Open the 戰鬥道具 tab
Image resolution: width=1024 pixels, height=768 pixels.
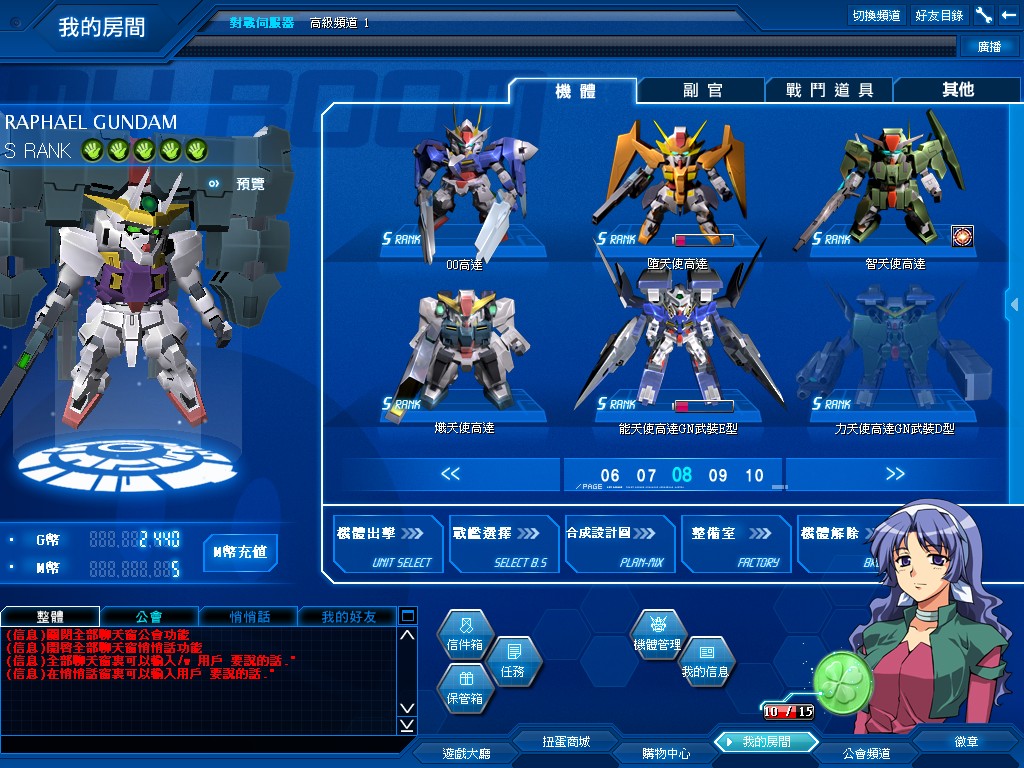click(829, 90)
